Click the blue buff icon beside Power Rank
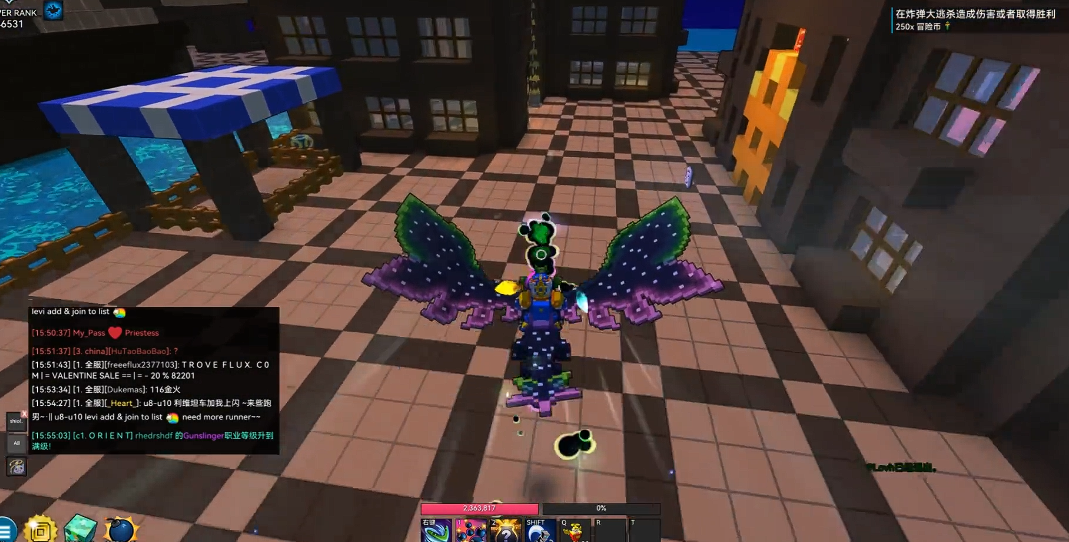The width and height of the screenshot is (1069, 542). 53,10
